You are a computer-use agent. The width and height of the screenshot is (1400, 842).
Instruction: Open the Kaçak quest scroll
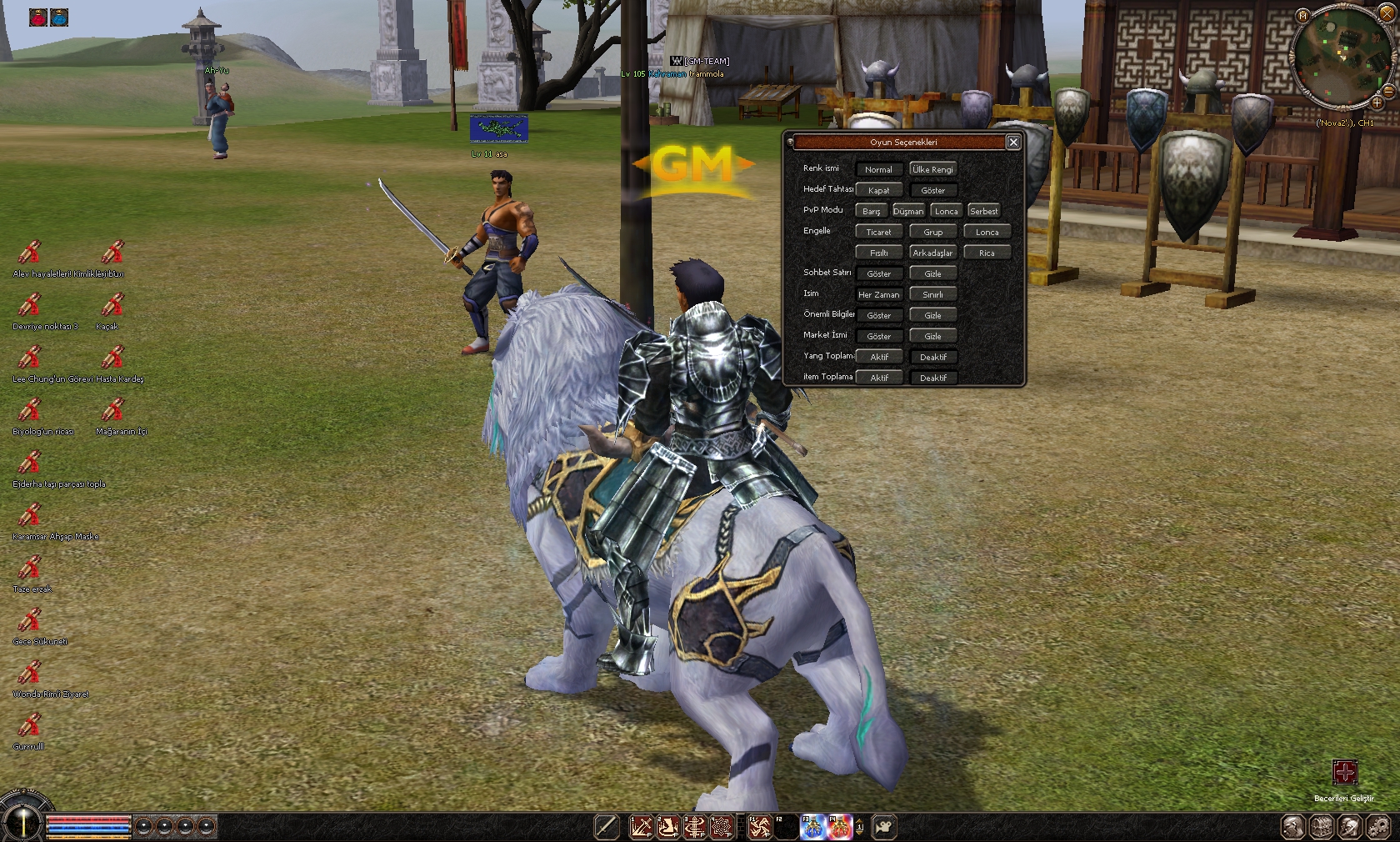coord(112,305)
